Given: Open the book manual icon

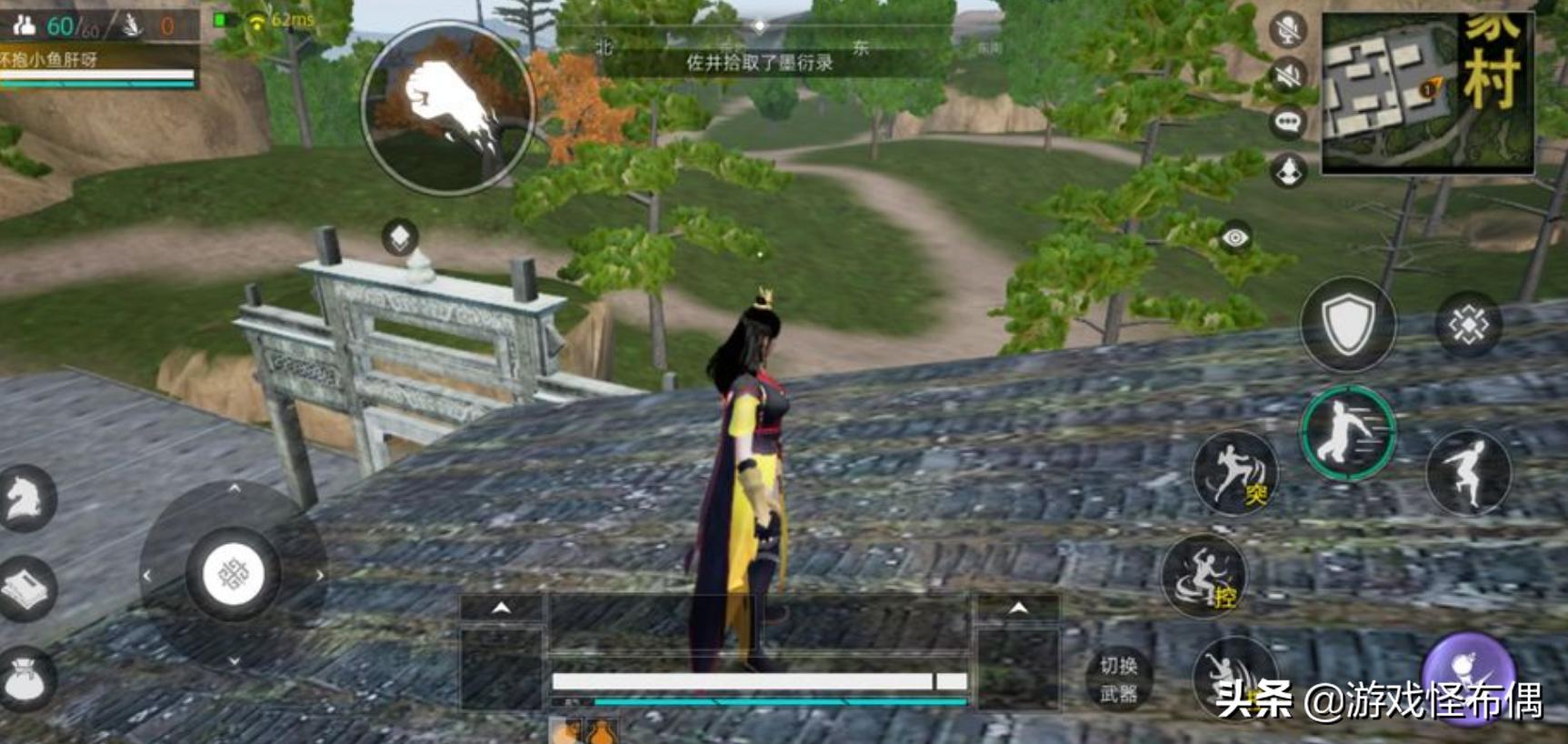Looking at the screenshot, I should pyautogui.click(x=25, y=588).
